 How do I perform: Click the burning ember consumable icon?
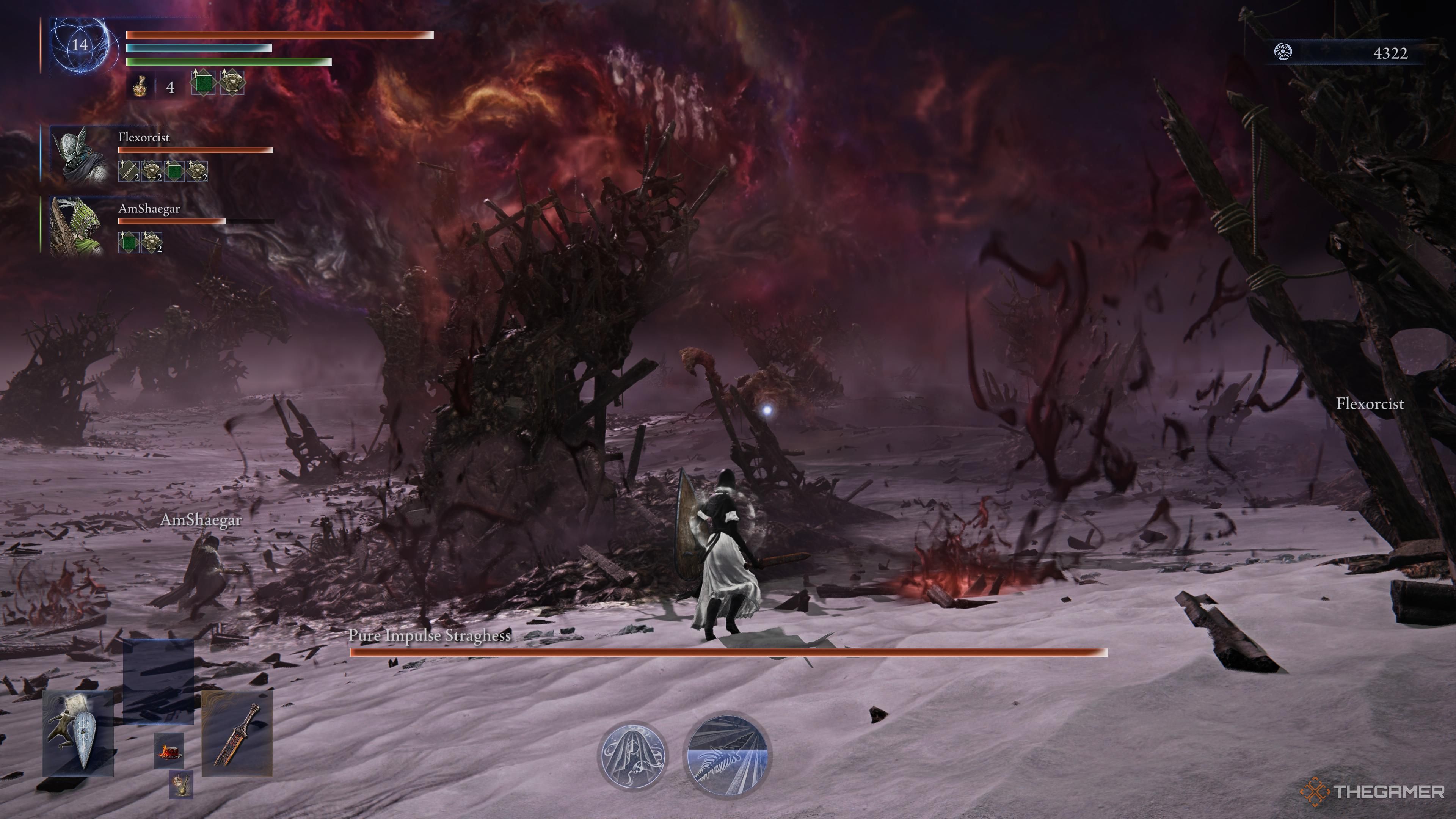(x=169, y=751)
